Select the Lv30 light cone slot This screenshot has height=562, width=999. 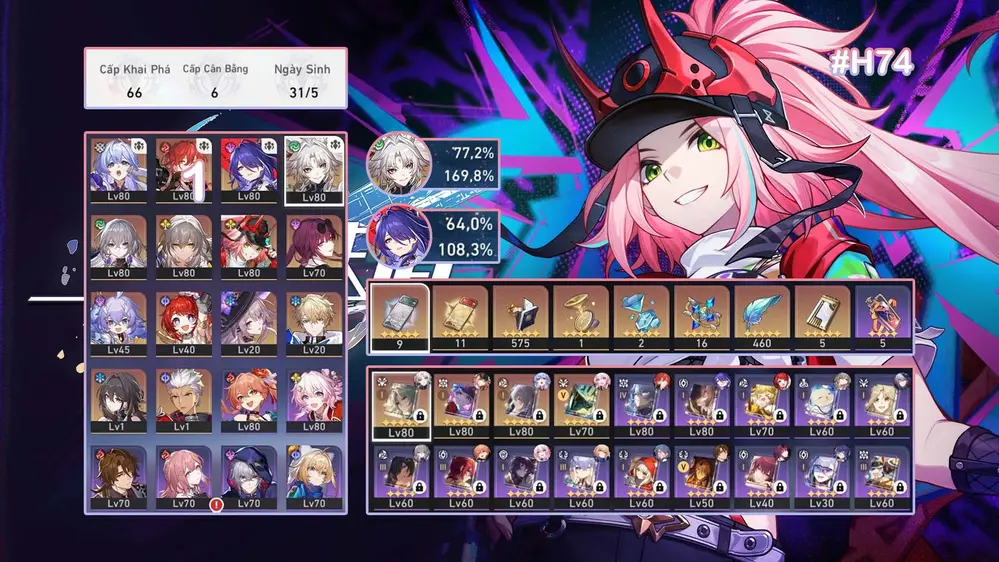[824, 478]
